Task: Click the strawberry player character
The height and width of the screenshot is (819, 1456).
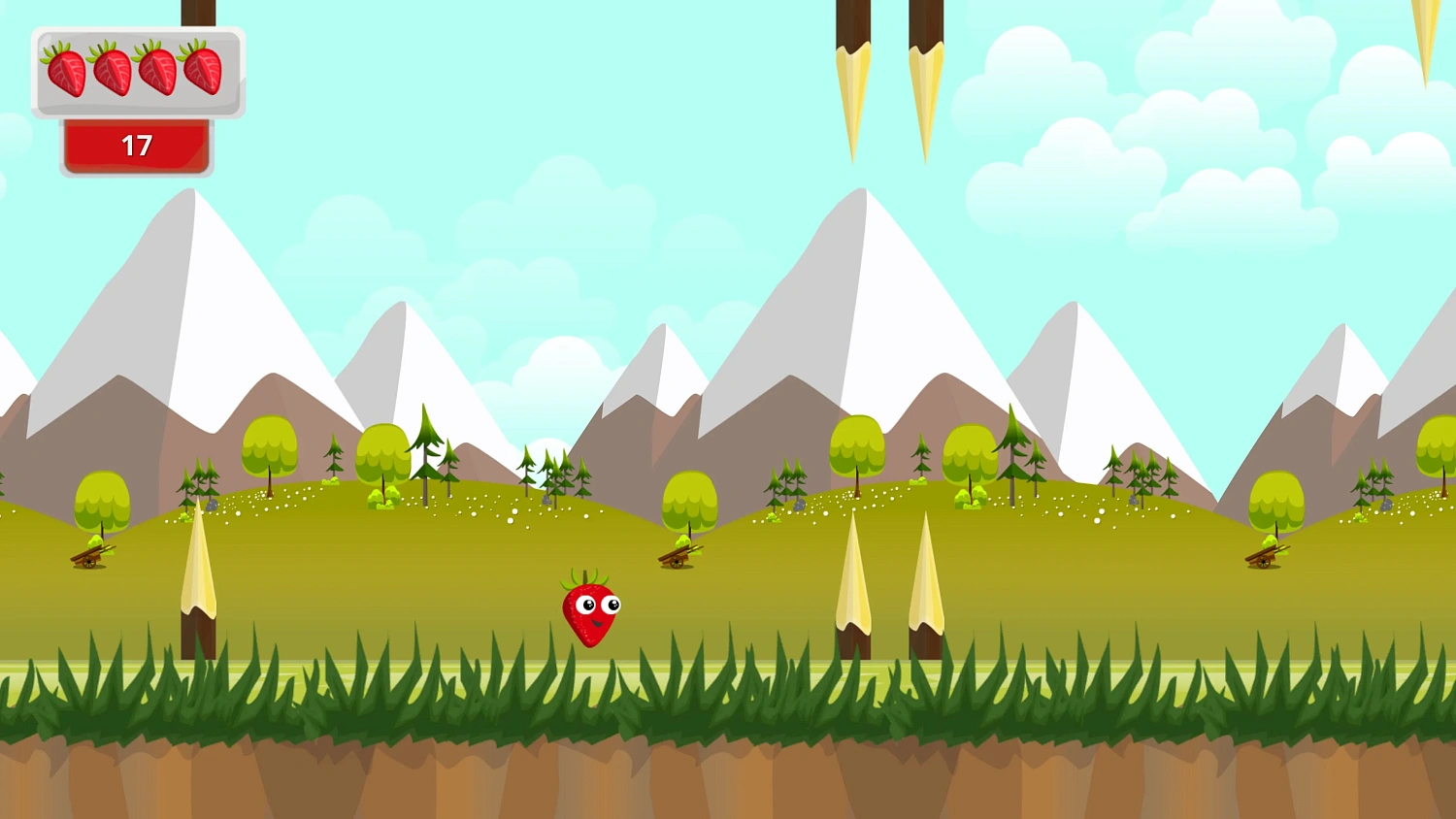Action: [588, 611]
